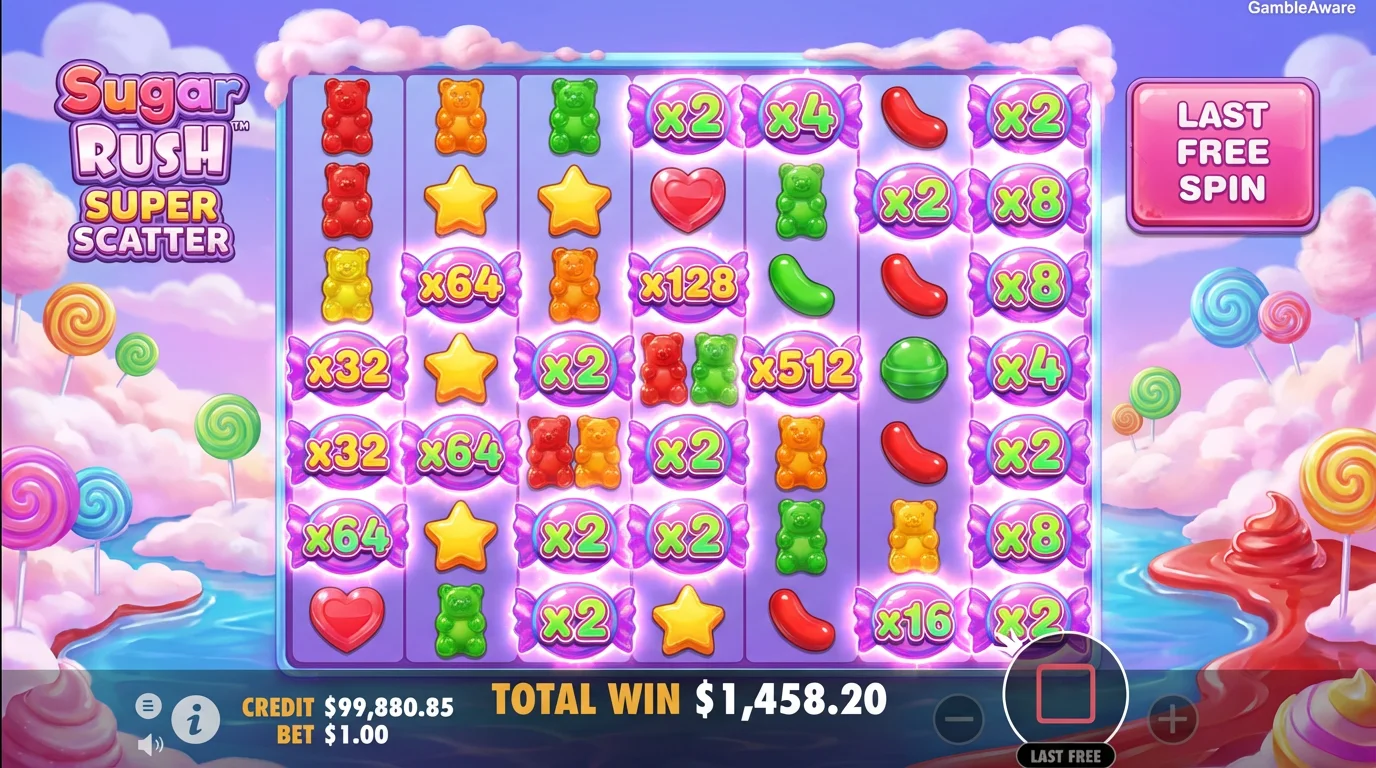Click the x16 multiplier candy symbol

915,620
